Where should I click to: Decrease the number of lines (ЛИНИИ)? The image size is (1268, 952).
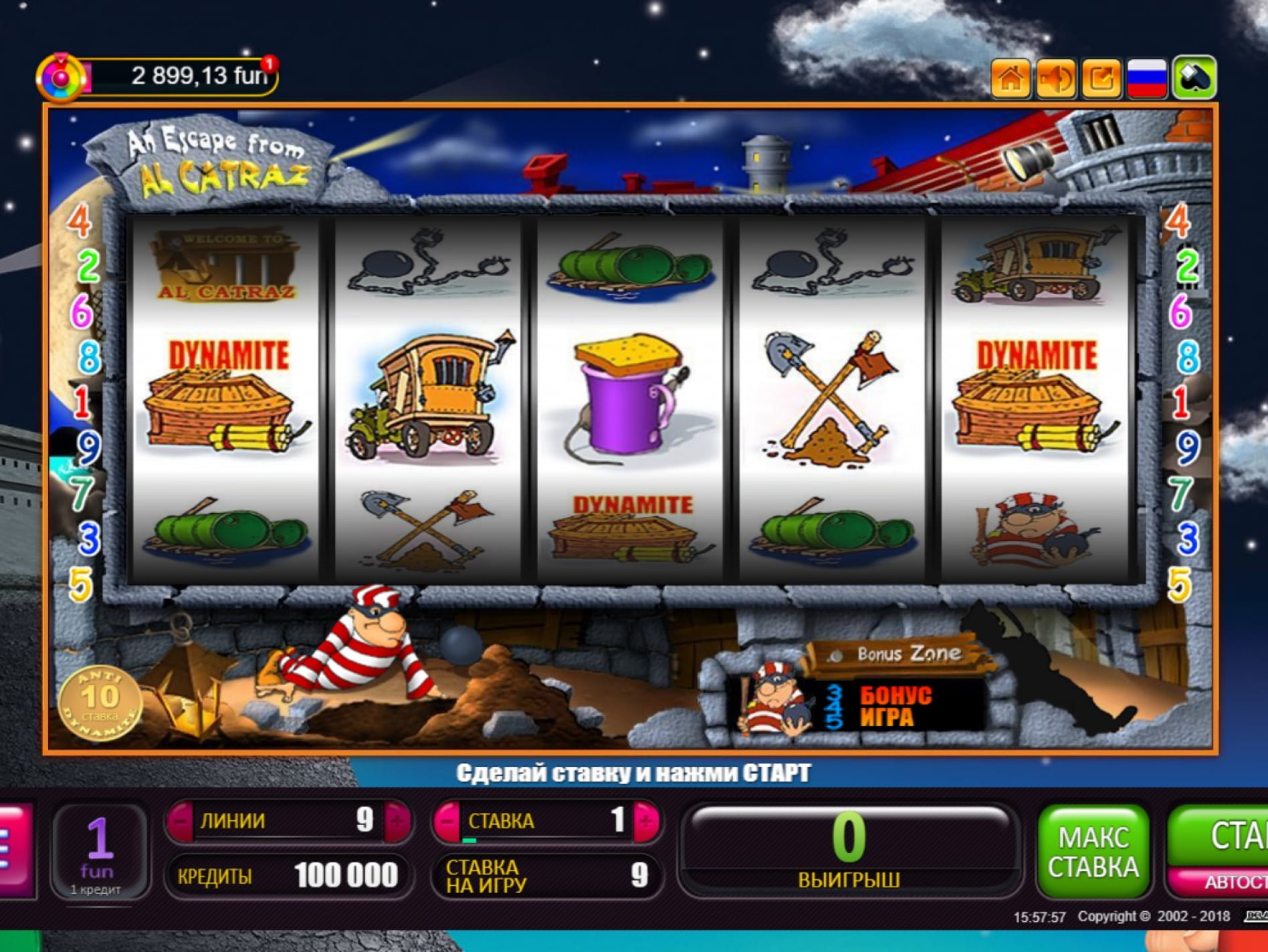(x=180, y=820)
